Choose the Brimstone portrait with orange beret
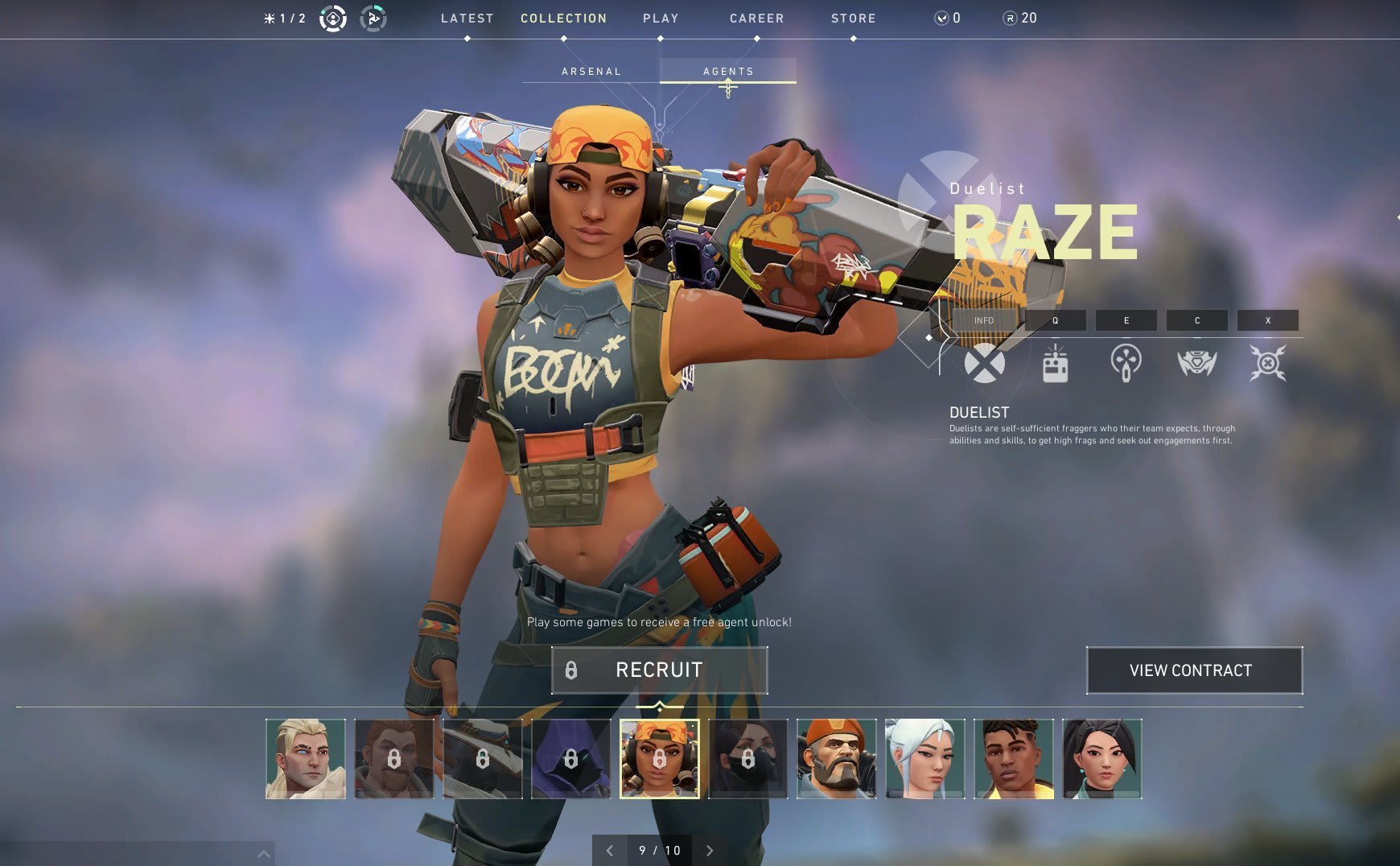The height and width of the screenshot is (866, 1400). click(x=837, y=759)
